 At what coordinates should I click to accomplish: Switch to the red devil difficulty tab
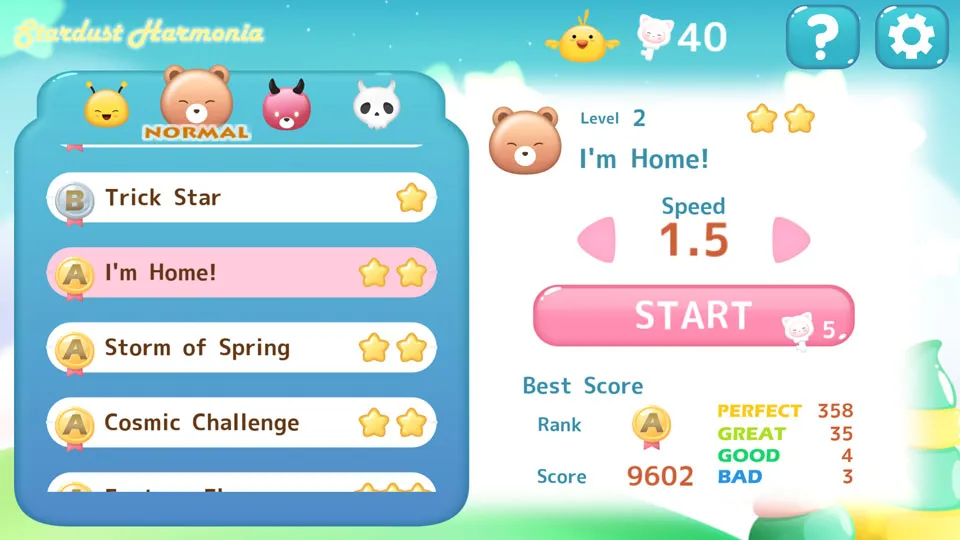[287, 105]
